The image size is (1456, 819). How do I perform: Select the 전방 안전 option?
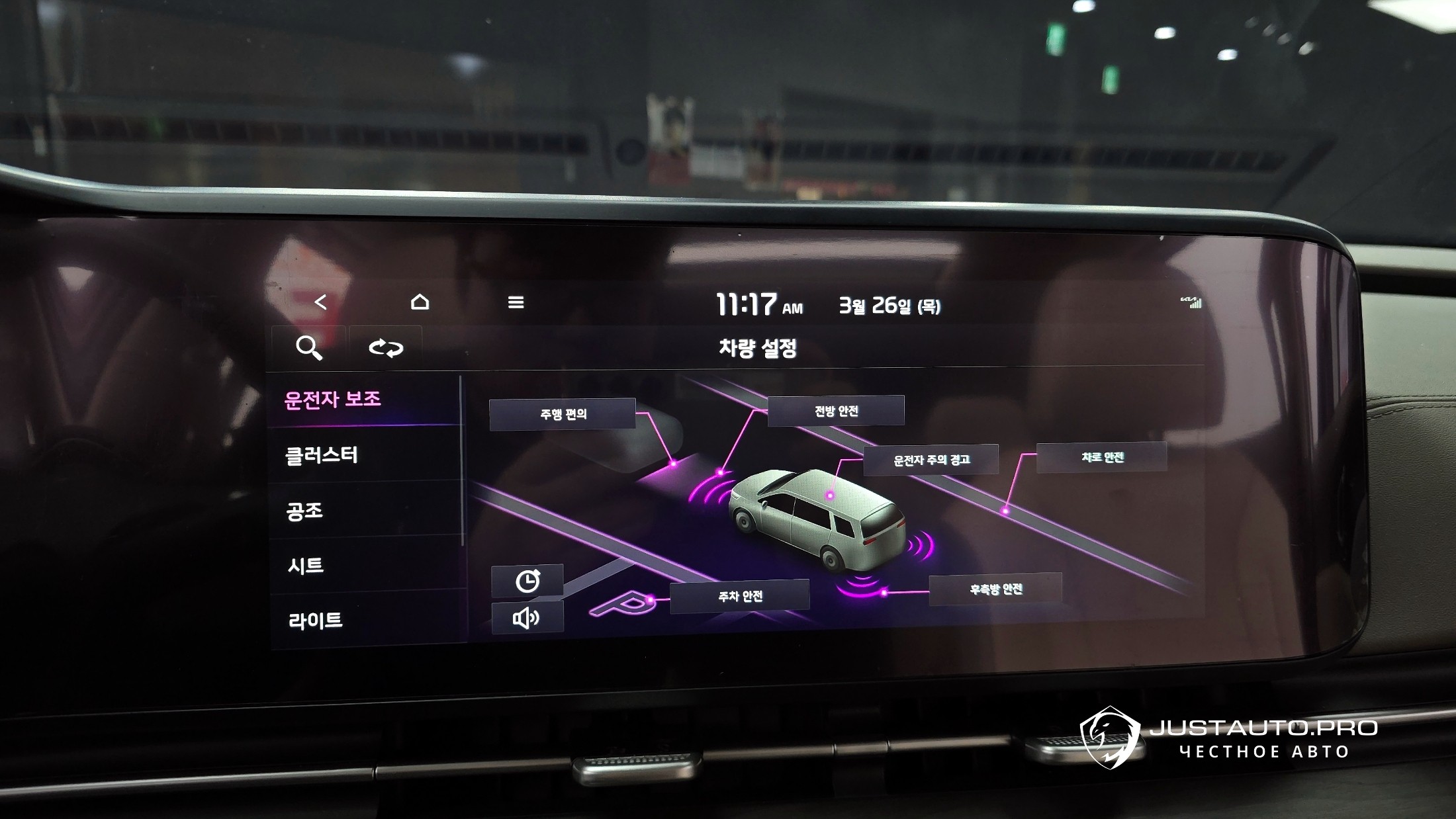pos(836,411)
